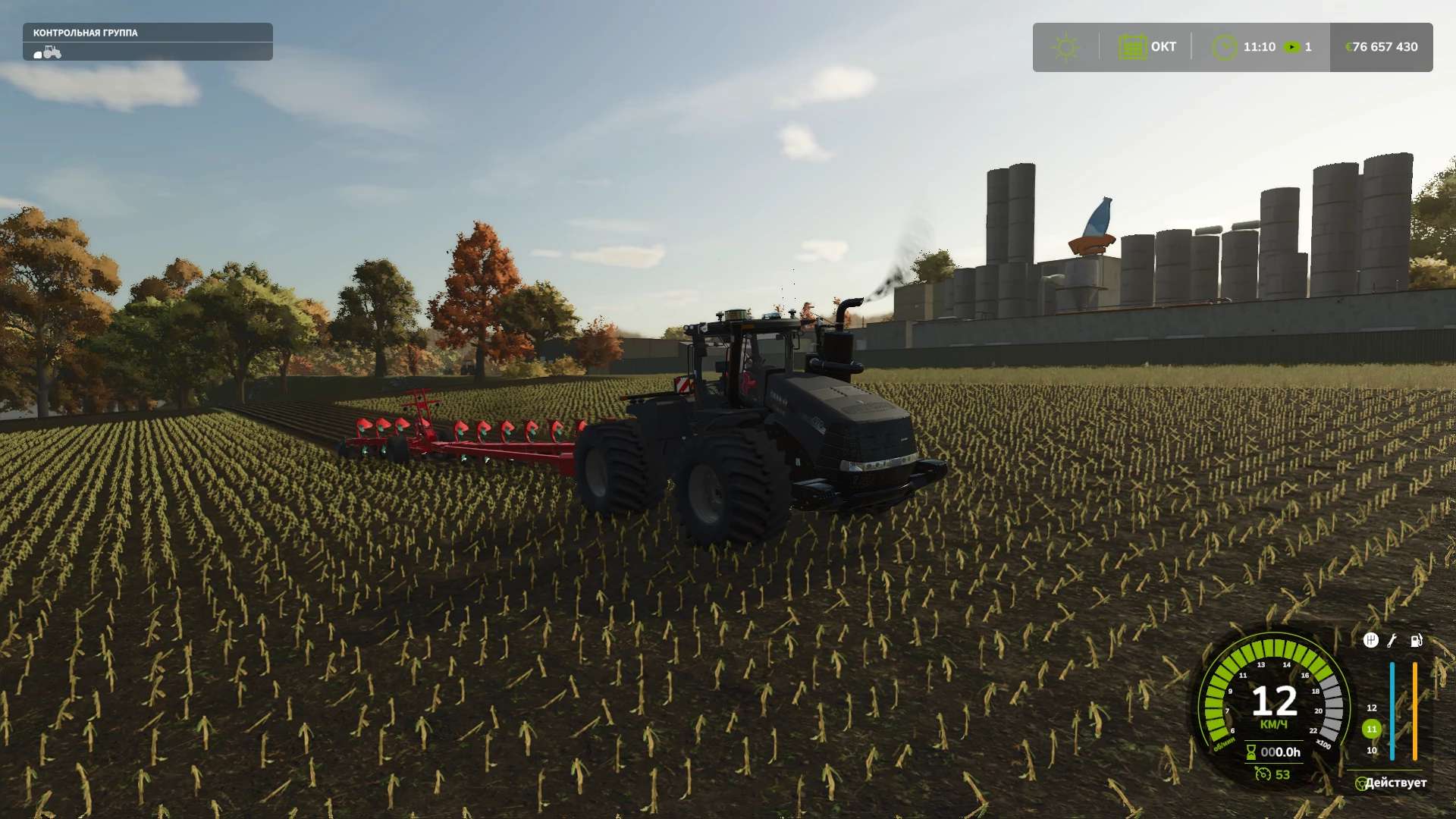Image resolution: width=1456 pixels, height=819 pixels.
Task: Click the sun weather icon
Action: pyautogui.click(x=1065, y=47)
